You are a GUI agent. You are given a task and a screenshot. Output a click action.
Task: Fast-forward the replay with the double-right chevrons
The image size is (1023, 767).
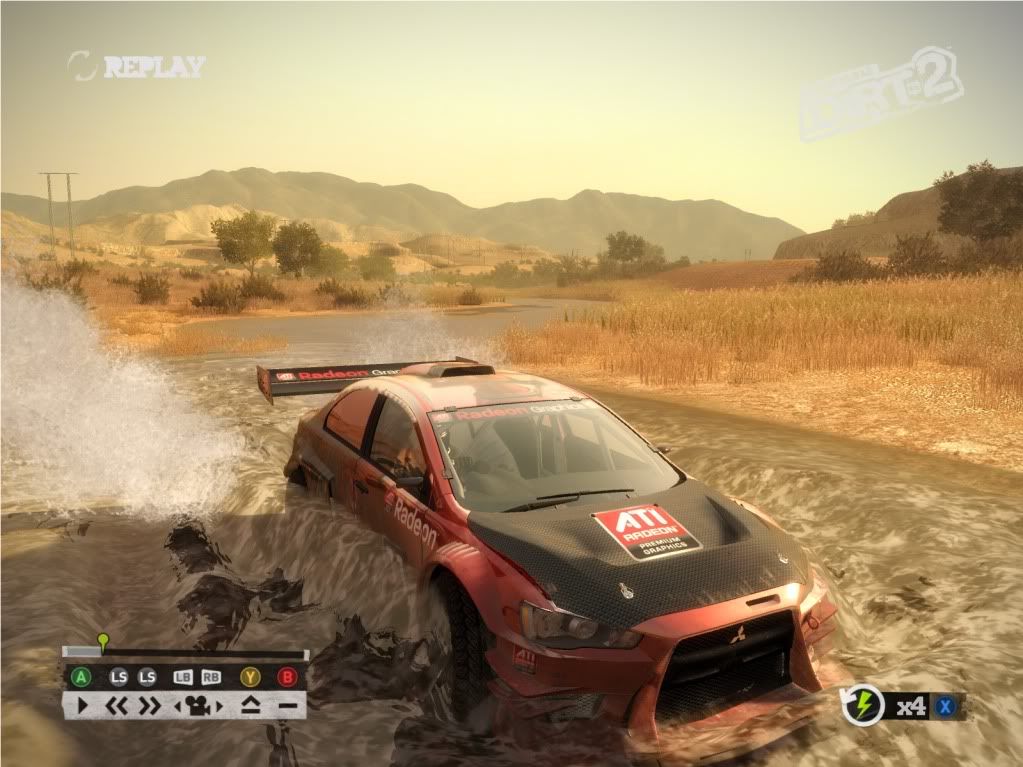pos(149,706)
